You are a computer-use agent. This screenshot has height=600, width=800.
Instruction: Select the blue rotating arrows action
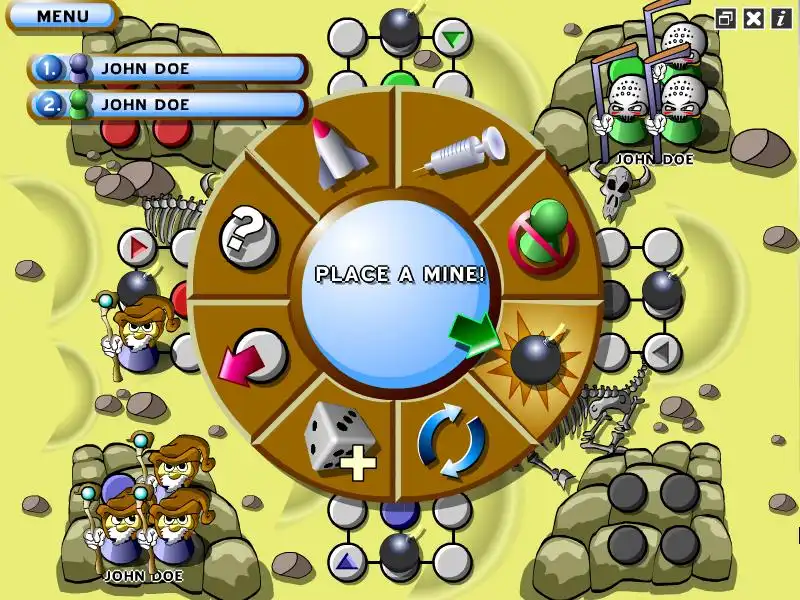452,441
